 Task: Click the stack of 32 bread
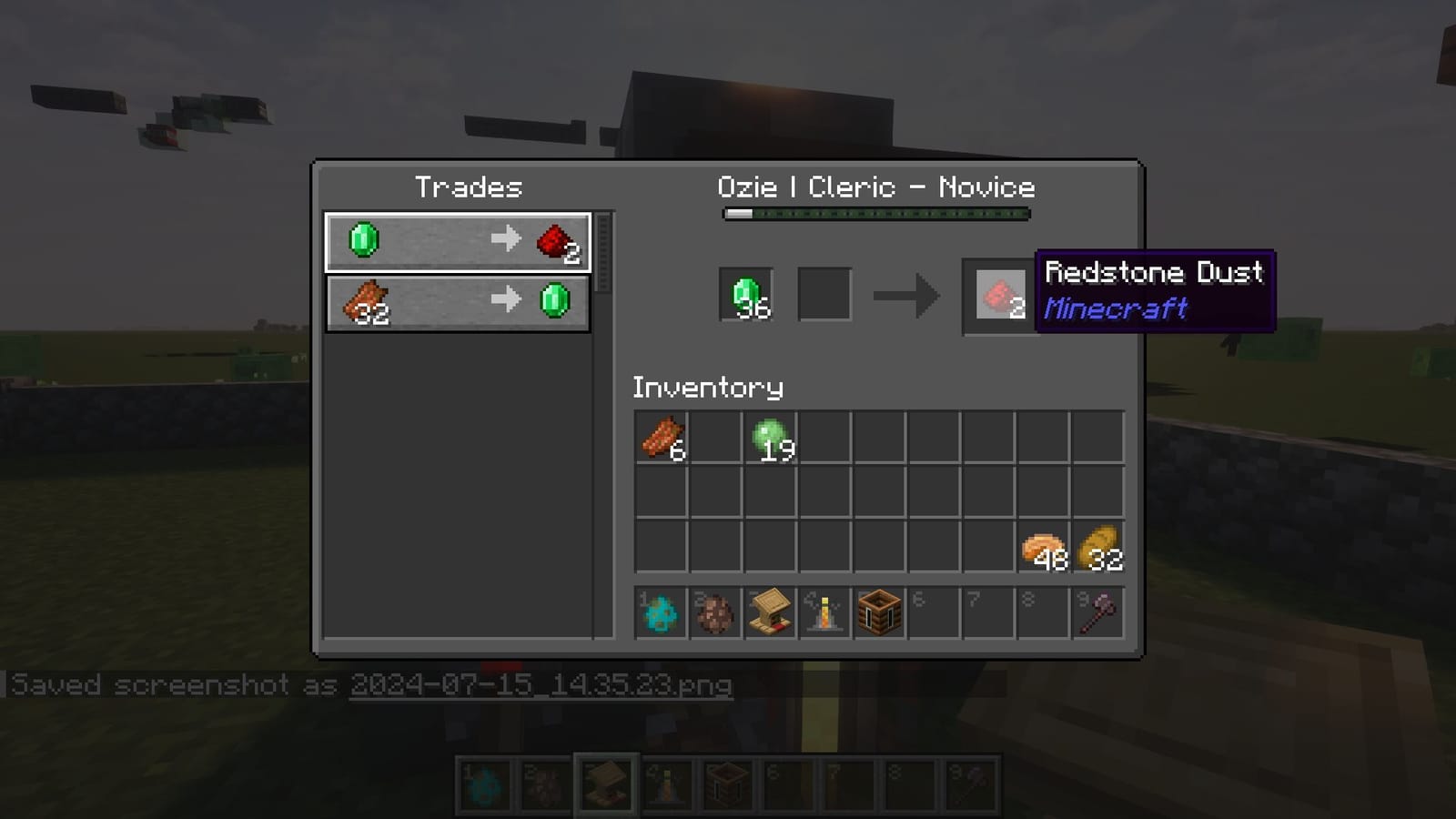click(1099, 546)
